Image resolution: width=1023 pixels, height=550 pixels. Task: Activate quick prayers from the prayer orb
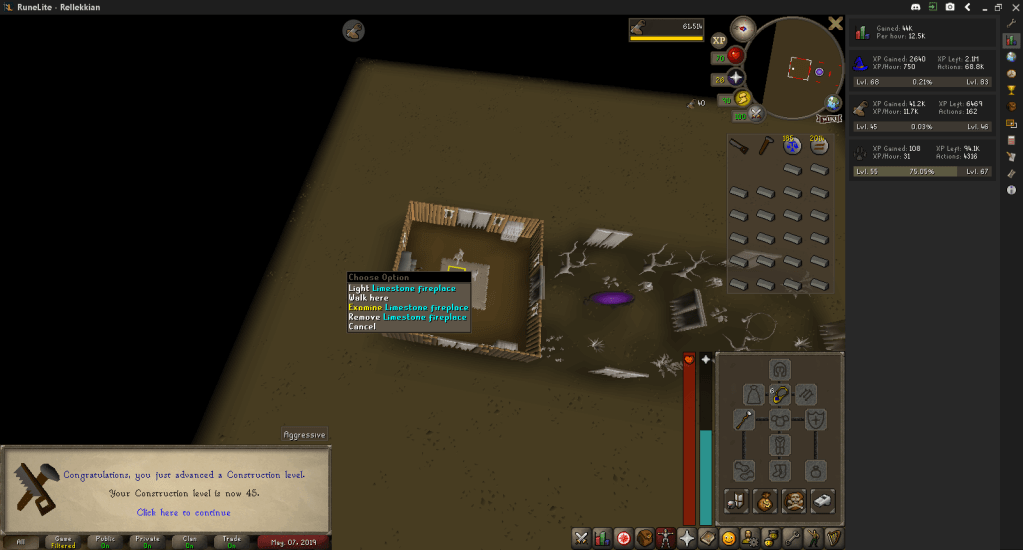(737, 78)
